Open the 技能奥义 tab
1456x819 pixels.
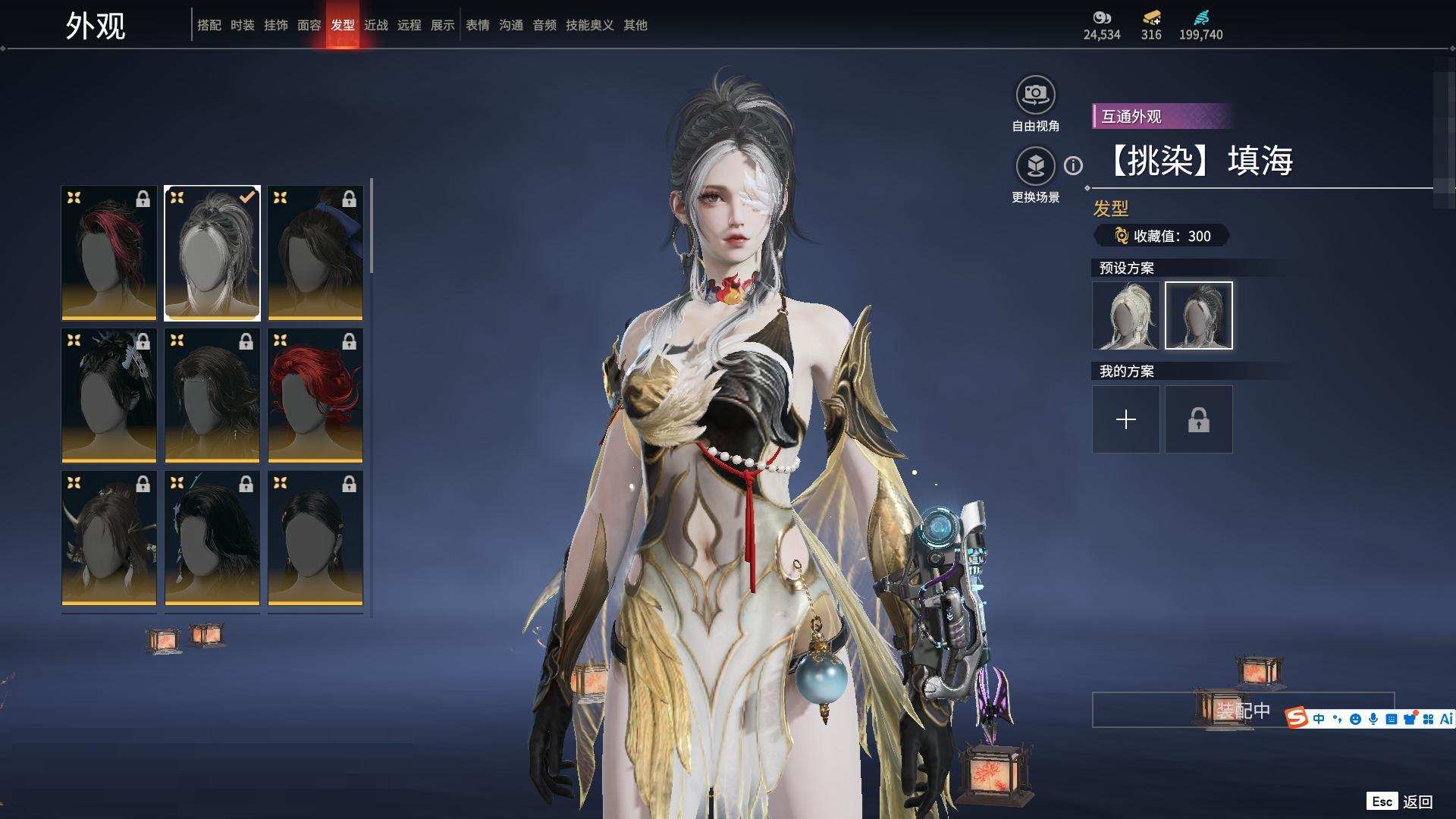tap(590, 25)
